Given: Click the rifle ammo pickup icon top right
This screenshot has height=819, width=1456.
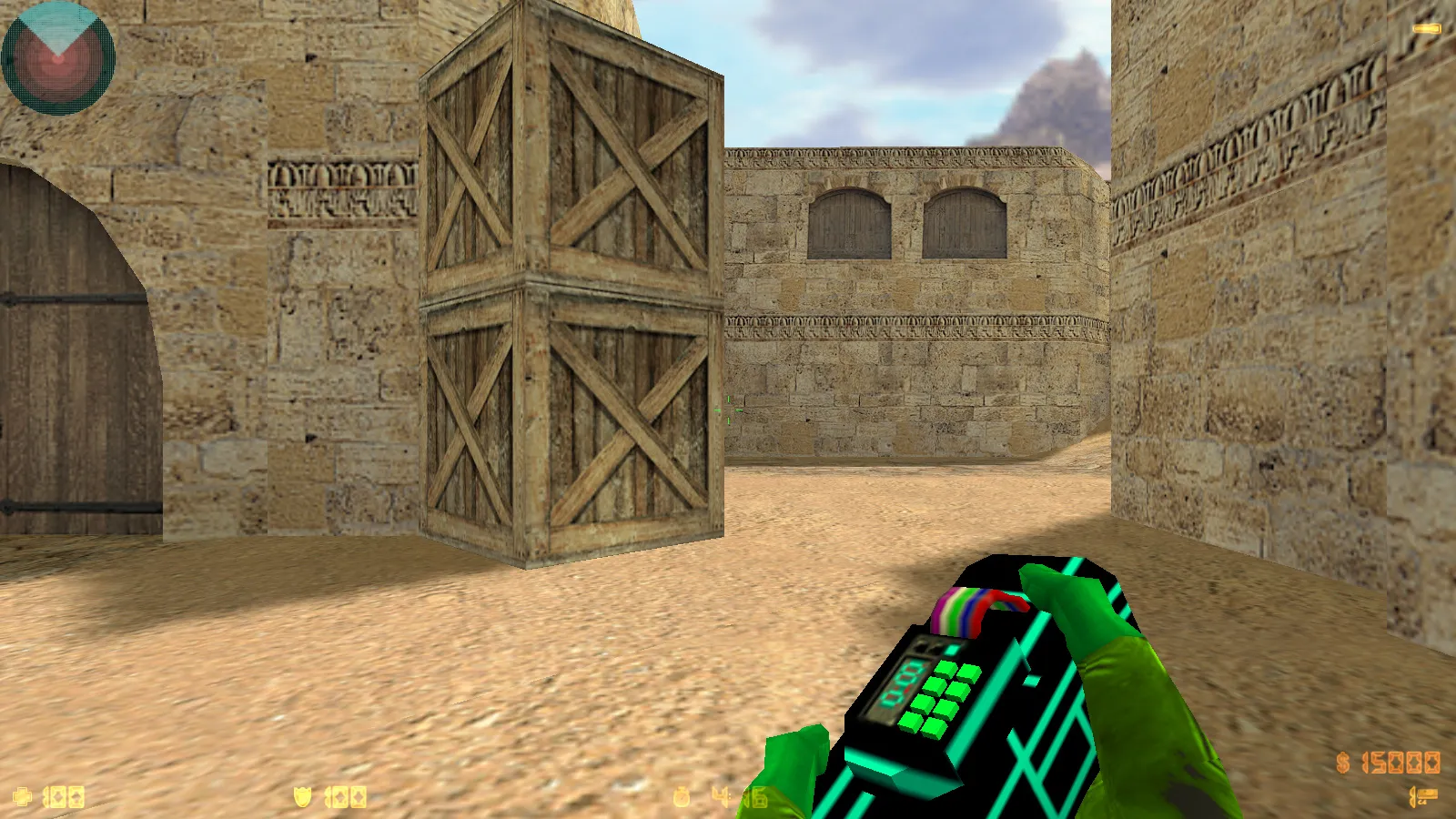Looking at the screenshot, I should (1425, 27).
